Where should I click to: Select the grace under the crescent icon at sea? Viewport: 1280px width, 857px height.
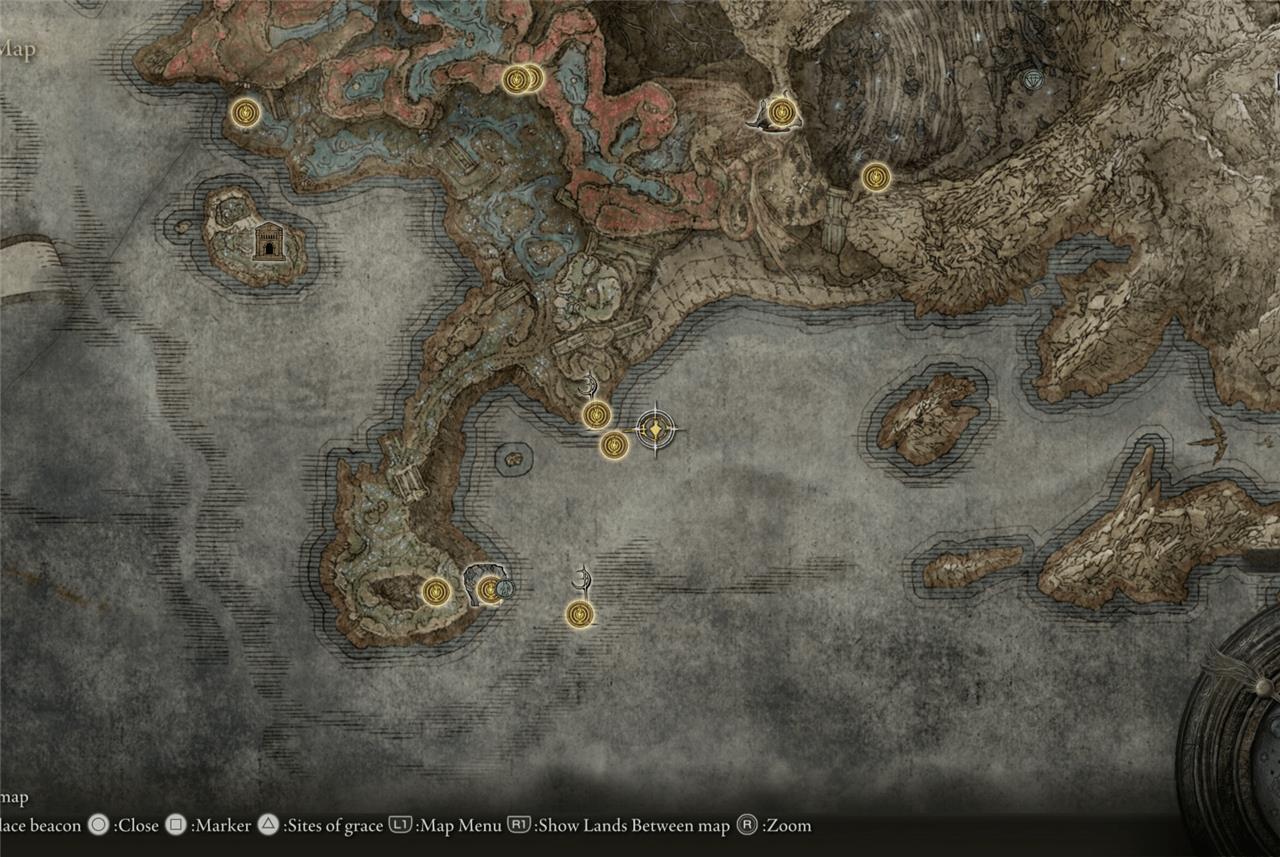(x=579, y=614)
